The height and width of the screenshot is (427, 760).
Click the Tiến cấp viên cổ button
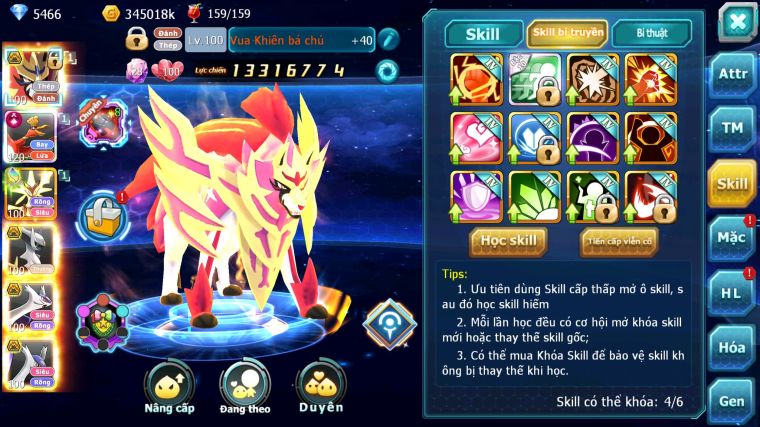pos(619,241)
